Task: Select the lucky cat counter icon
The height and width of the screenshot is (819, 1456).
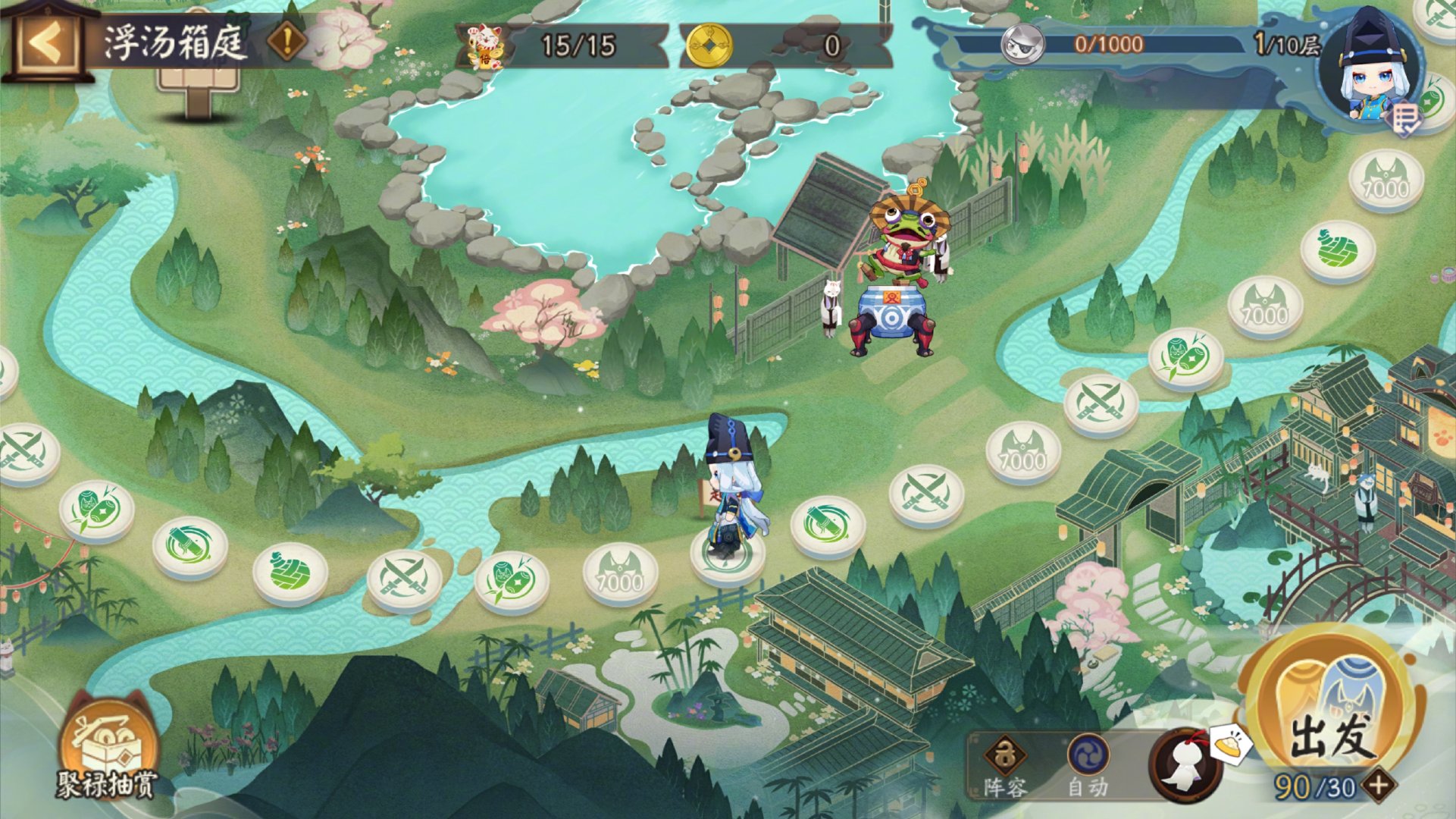Action: (x=484, y=45)
